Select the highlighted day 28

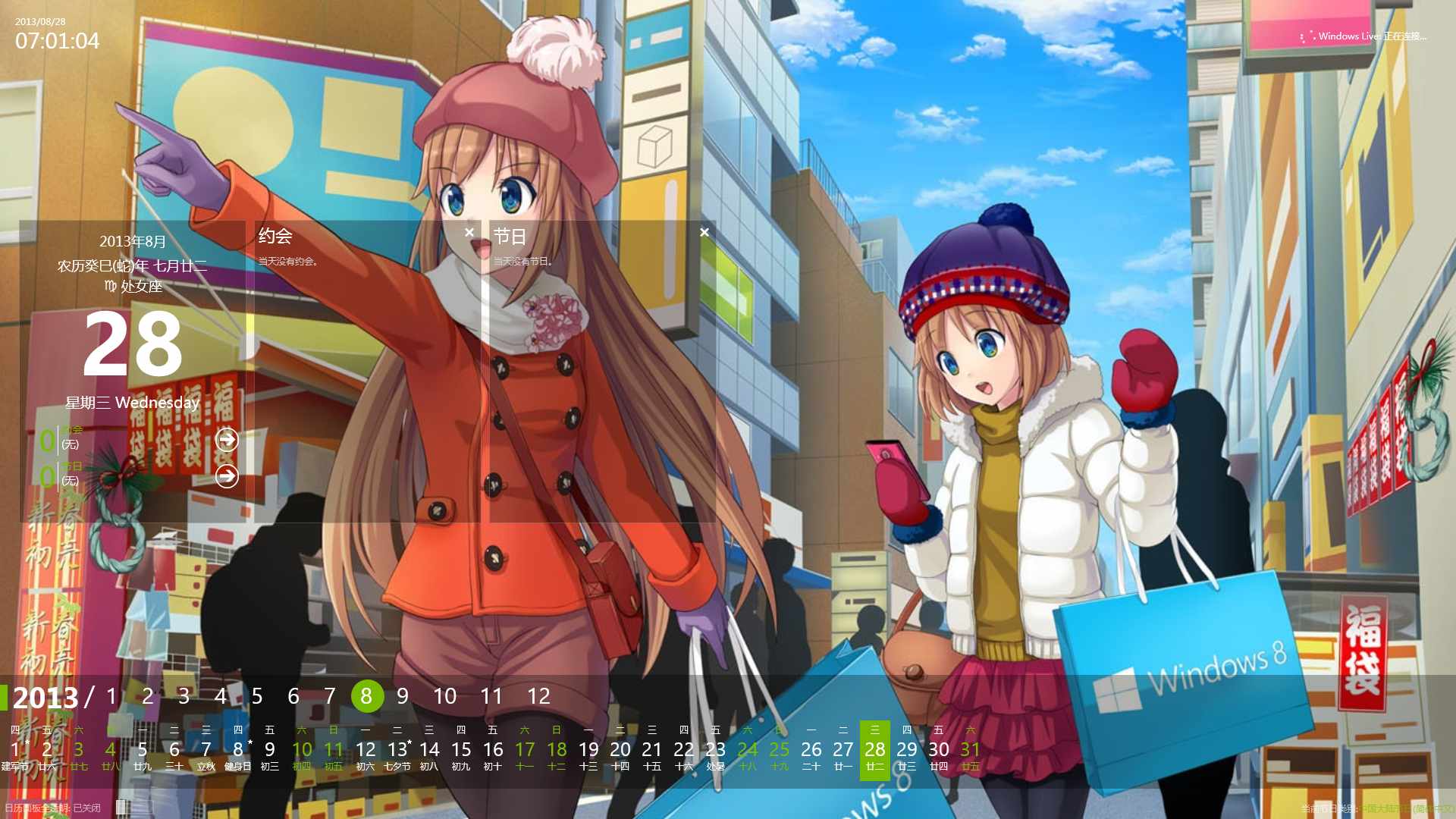pos(874,751)
